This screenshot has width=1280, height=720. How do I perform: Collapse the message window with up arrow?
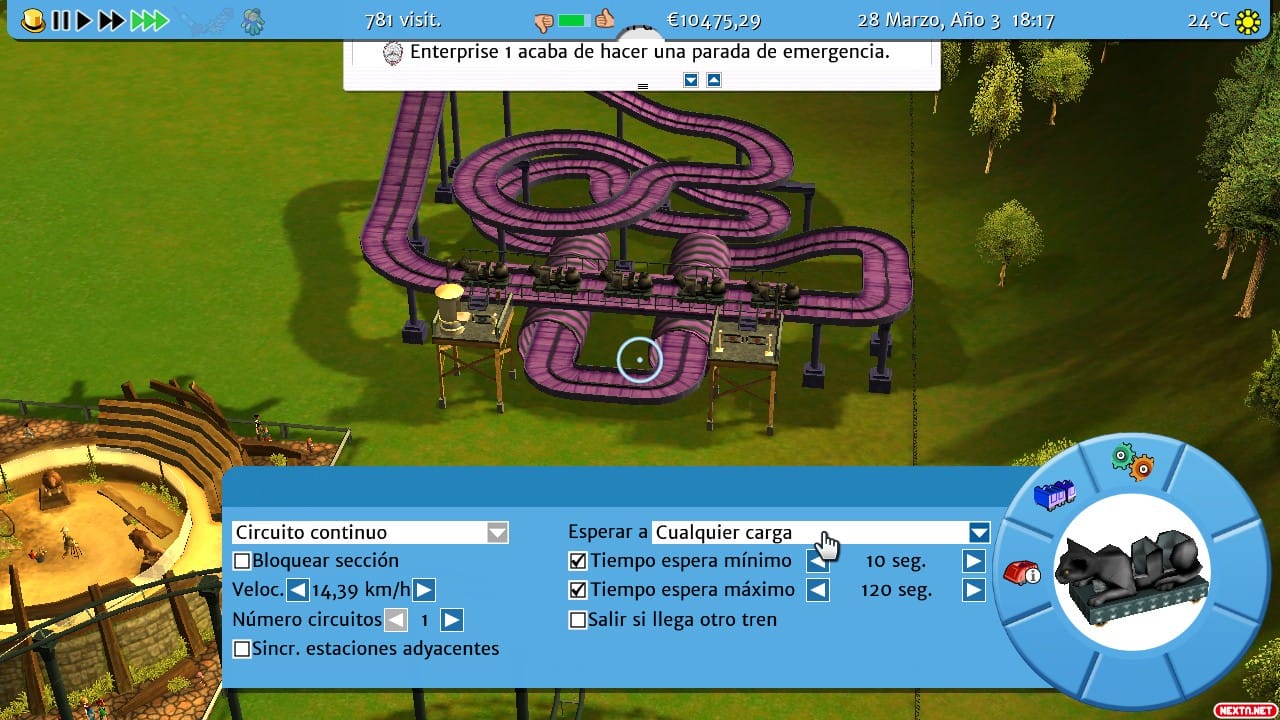[x=712, y=81]
